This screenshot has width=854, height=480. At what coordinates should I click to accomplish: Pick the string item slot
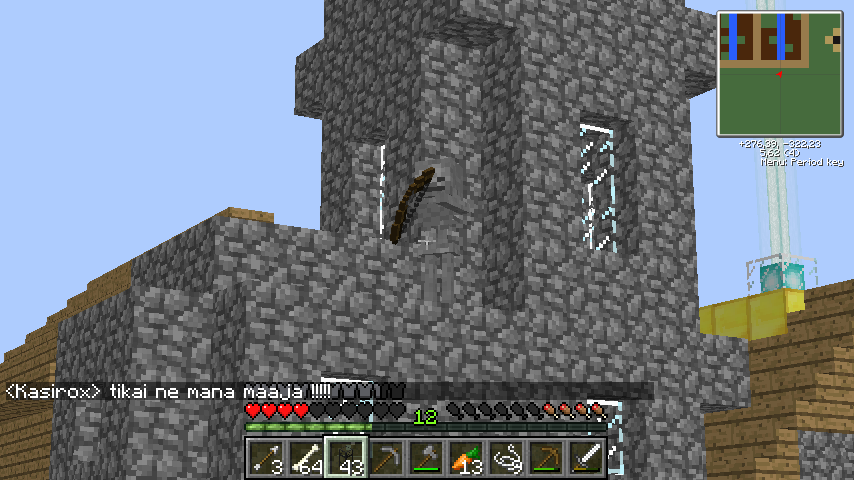tap(506, 458)
